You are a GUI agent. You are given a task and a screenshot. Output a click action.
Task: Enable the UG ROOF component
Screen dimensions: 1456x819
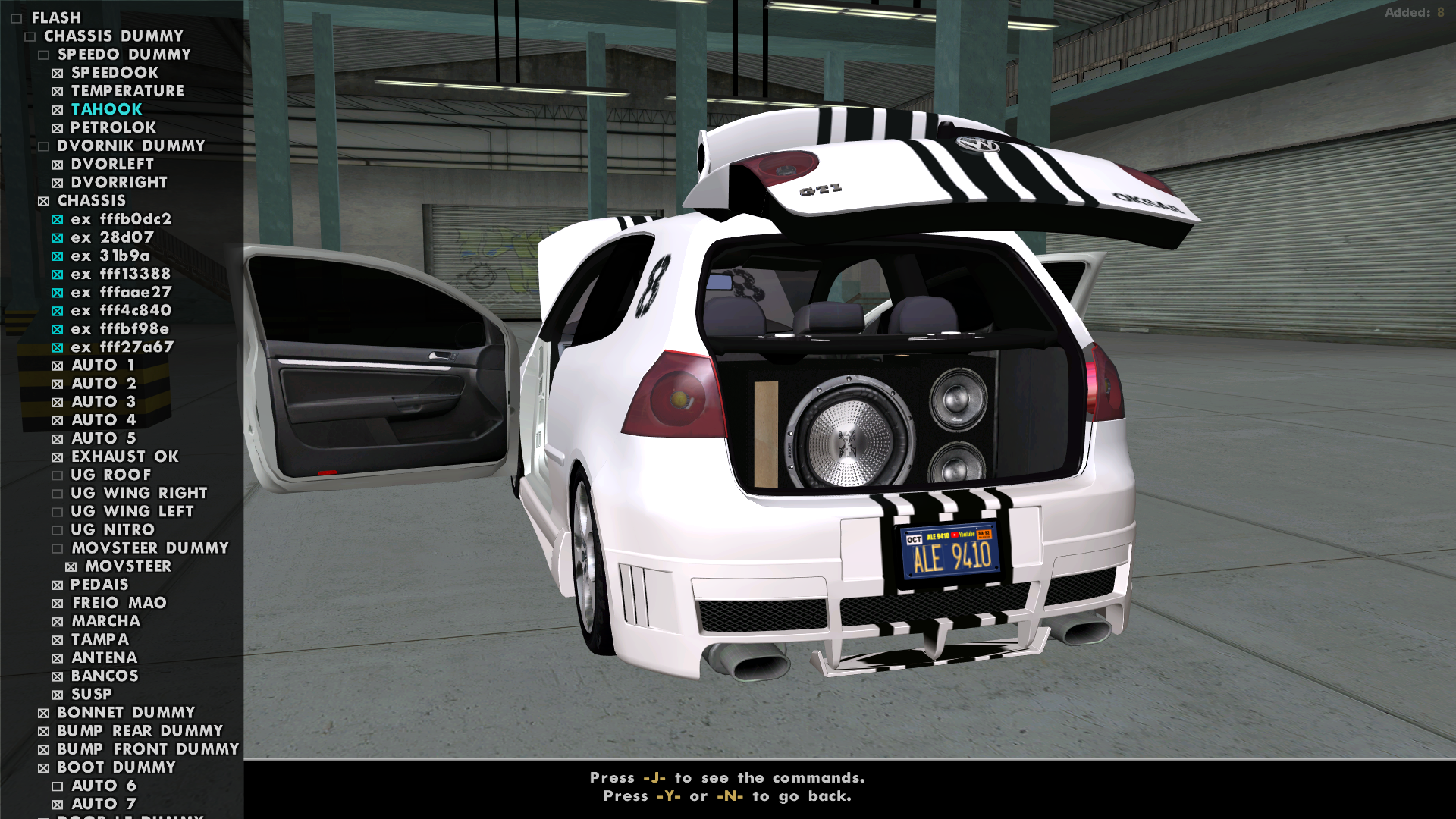click(59, 475)
